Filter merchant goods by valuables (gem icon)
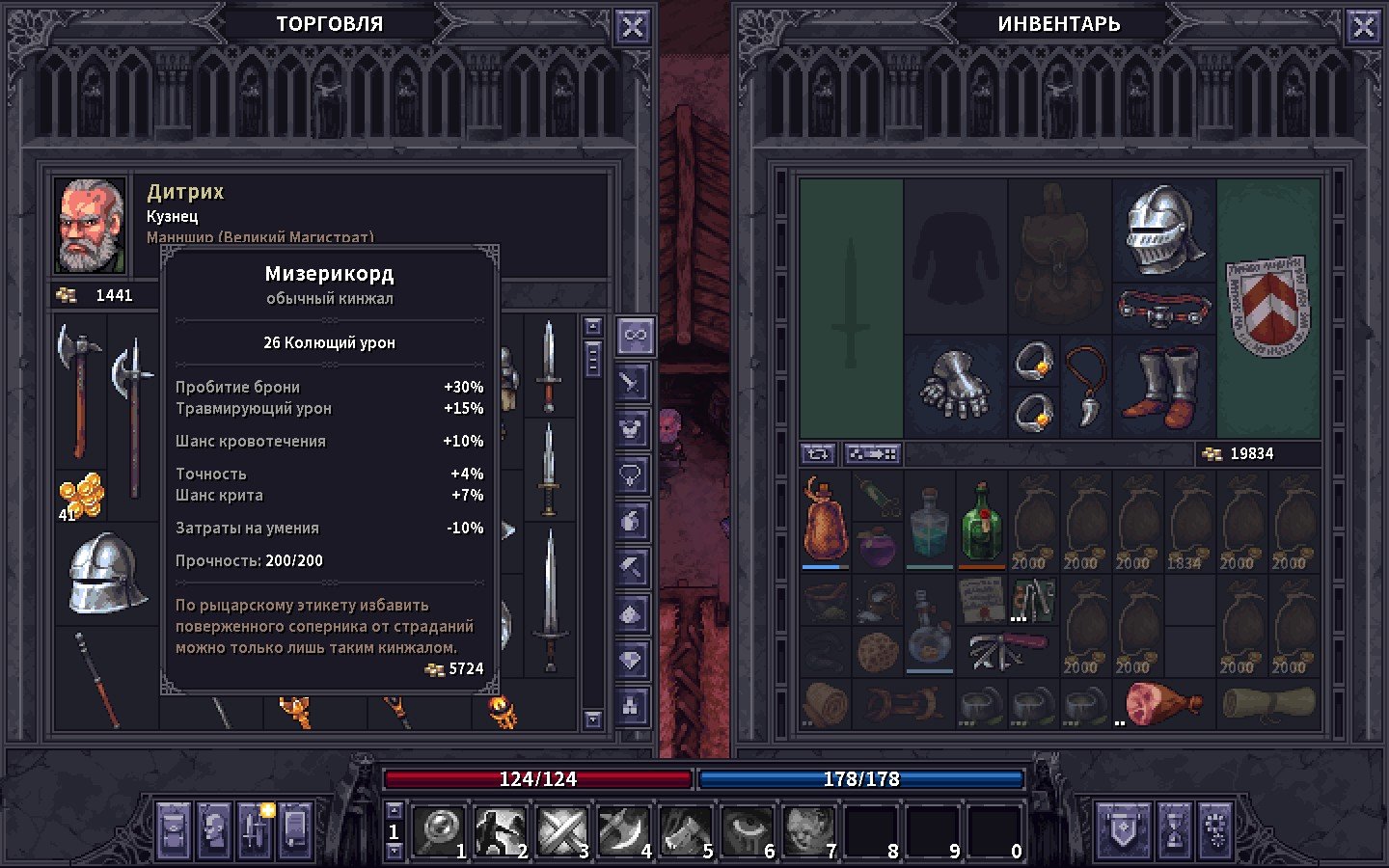Image resolution: width=1389 pixels, height=868 pixels. [632, 660]
